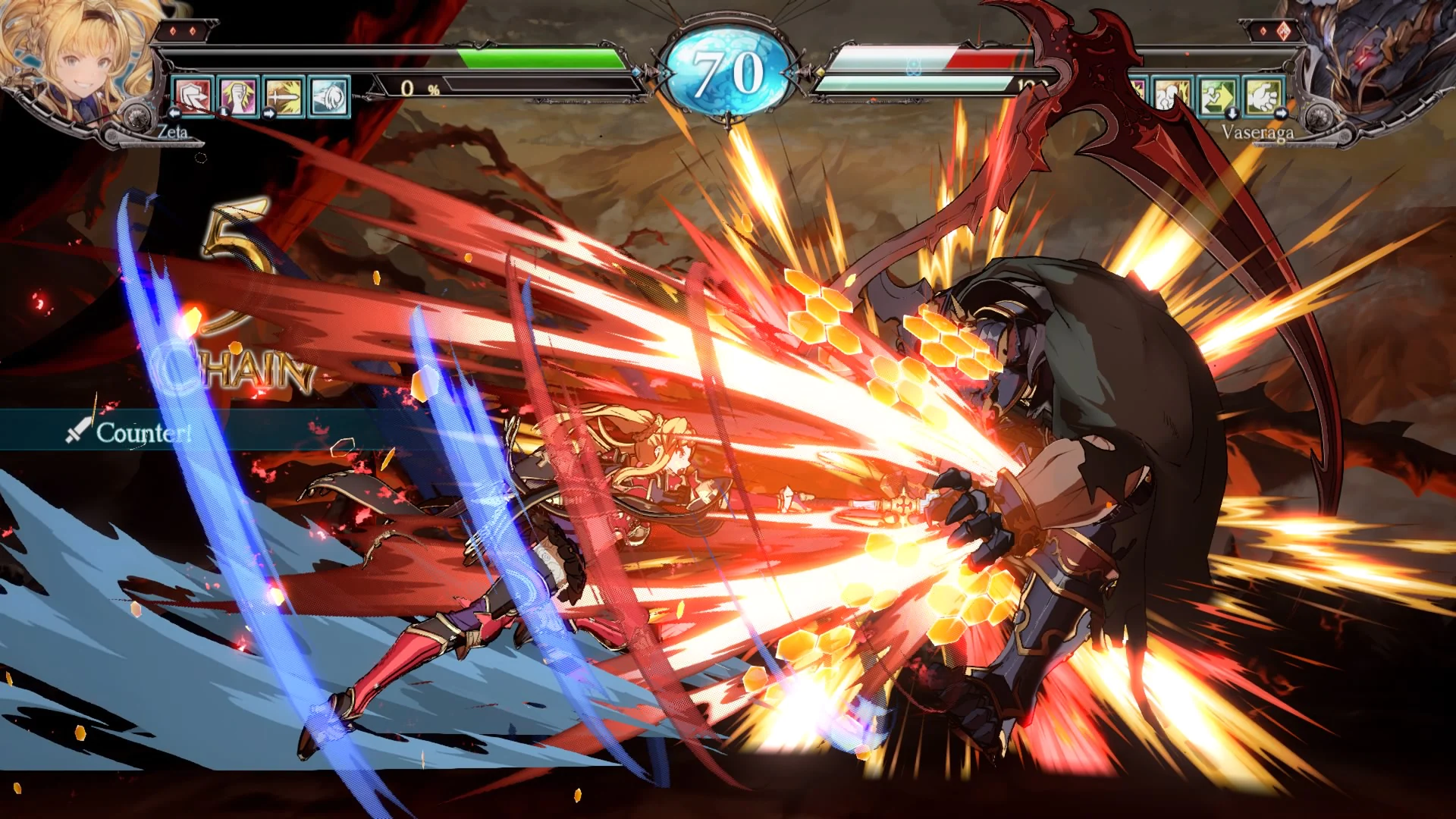This screenshot has height=819, width=1456.
Task: Select Zeta's red shield counter skill icon
Action: [x=192, y=97]
